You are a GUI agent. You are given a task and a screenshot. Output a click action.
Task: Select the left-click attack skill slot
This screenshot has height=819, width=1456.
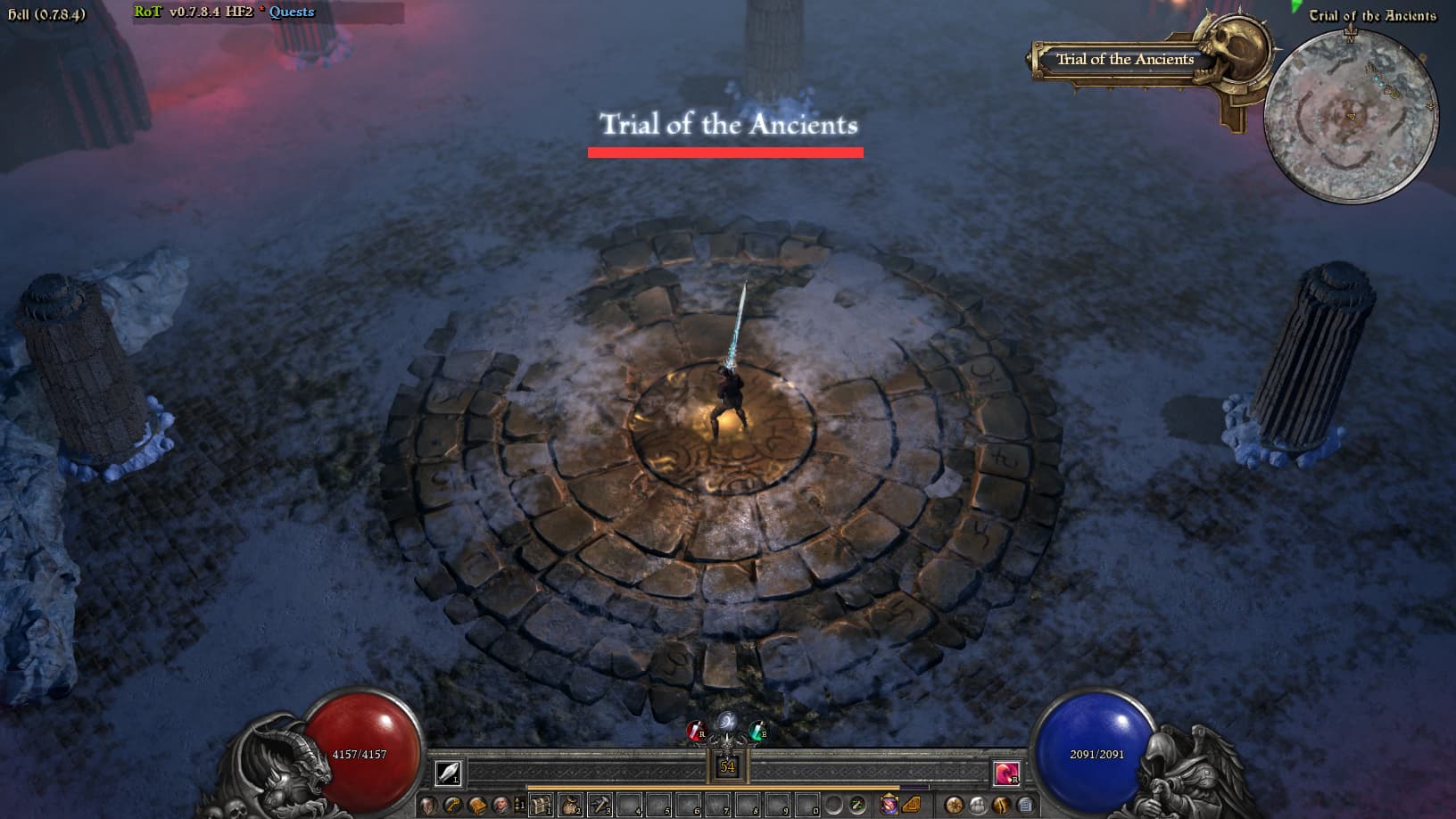[449, 772]
